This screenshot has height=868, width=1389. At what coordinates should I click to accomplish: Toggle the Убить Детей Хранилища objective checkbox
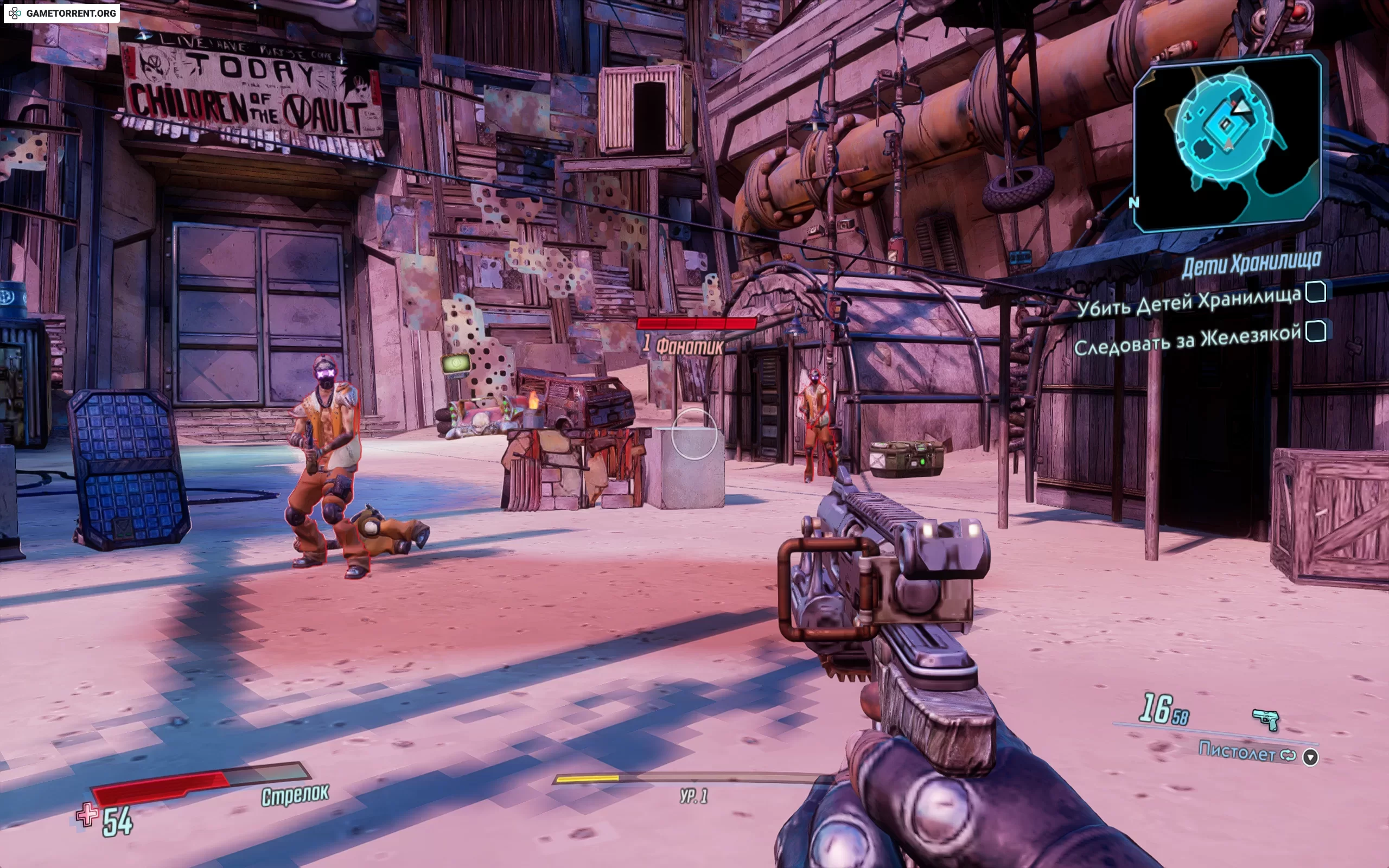click(1316, 292)
